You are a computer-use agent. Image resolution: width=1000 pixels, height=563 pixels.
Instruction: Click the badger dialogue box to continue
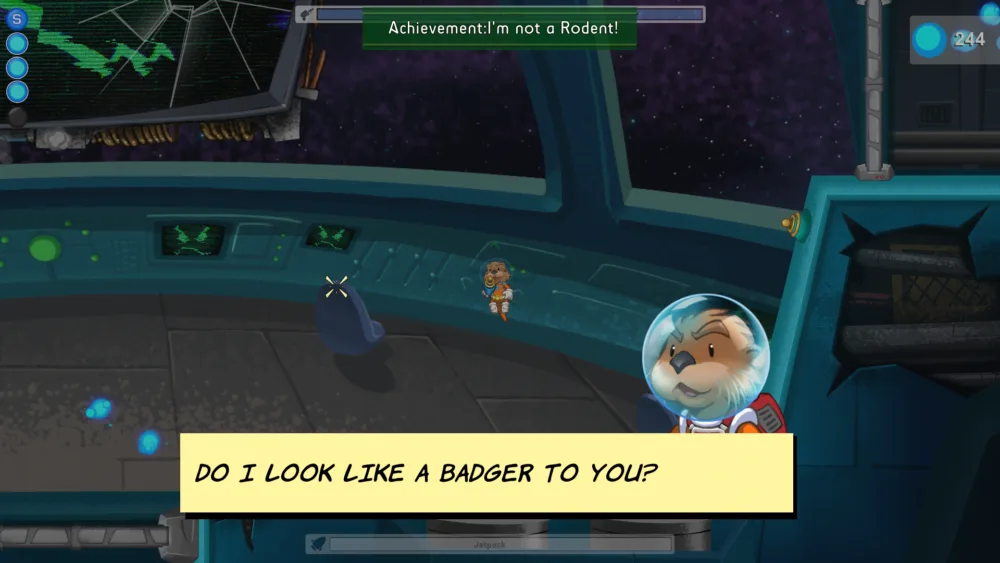coord(486,472)
